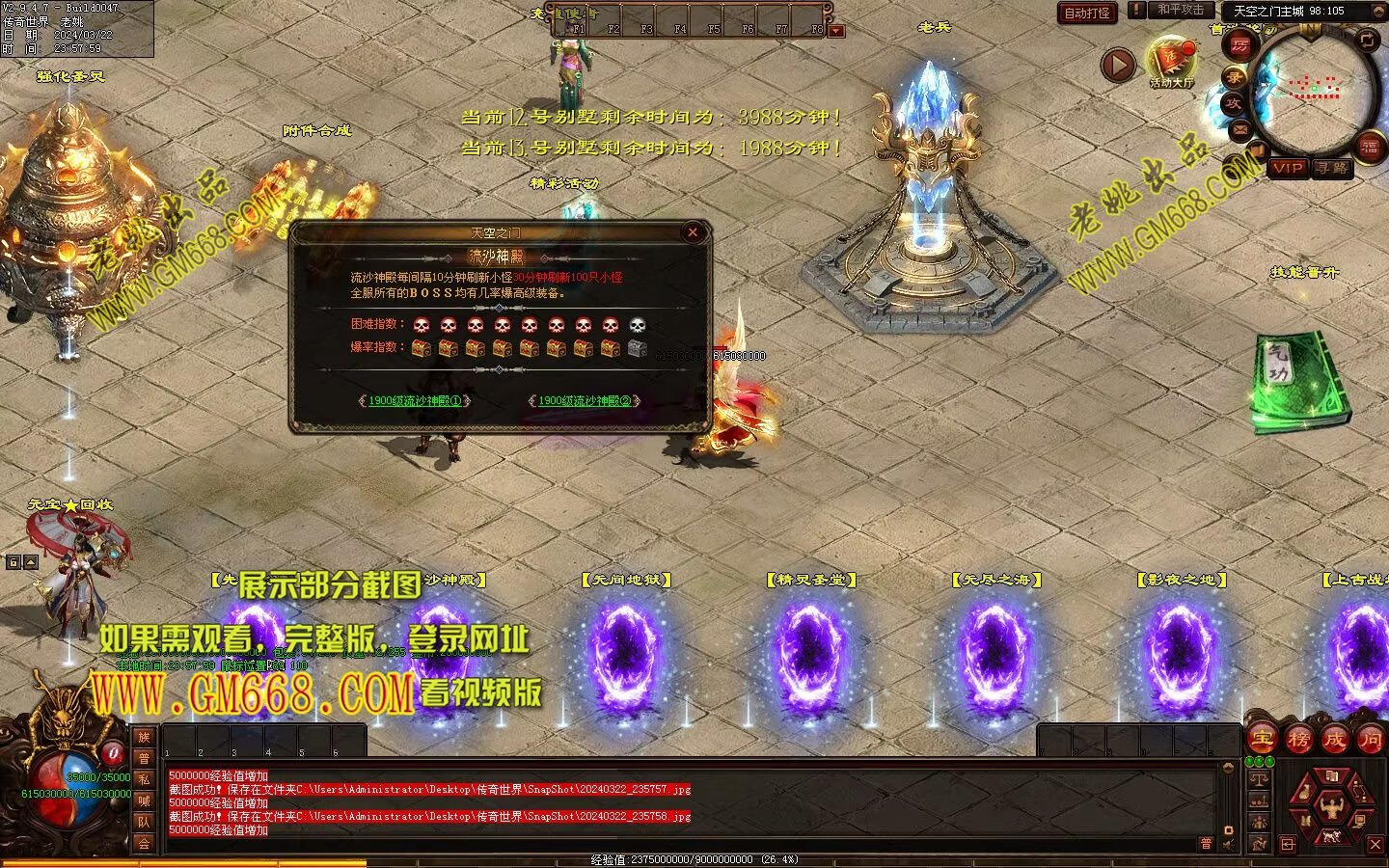Switch the 和平攻击 attack mode
This screenshot has width=1389, height=868.
pyautogui.click(x=1180, y=10)
